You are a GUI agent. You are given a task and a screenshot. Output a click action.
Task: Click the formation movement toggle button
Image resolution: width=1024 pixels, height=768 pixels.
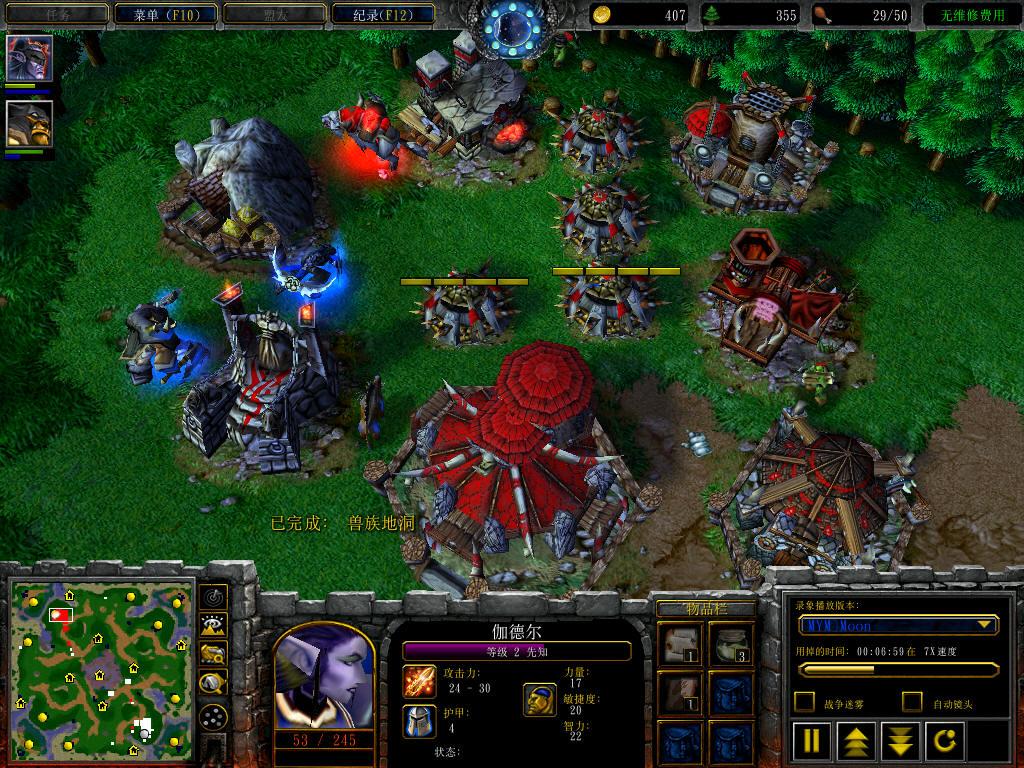(x=212, y=716)
